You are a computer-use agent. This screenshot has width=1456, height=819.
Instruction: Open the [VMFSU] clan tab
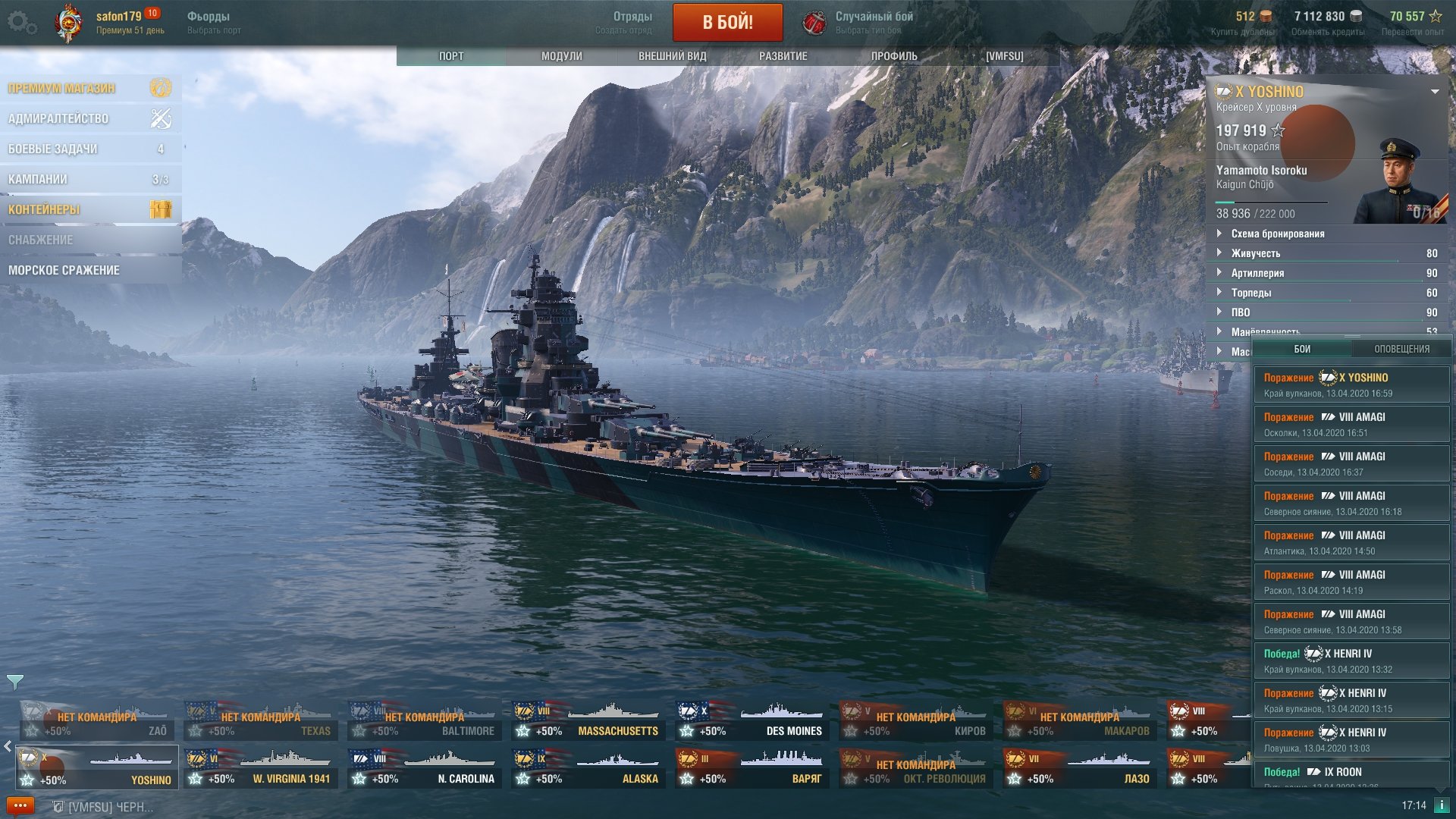coord(1004,56)
